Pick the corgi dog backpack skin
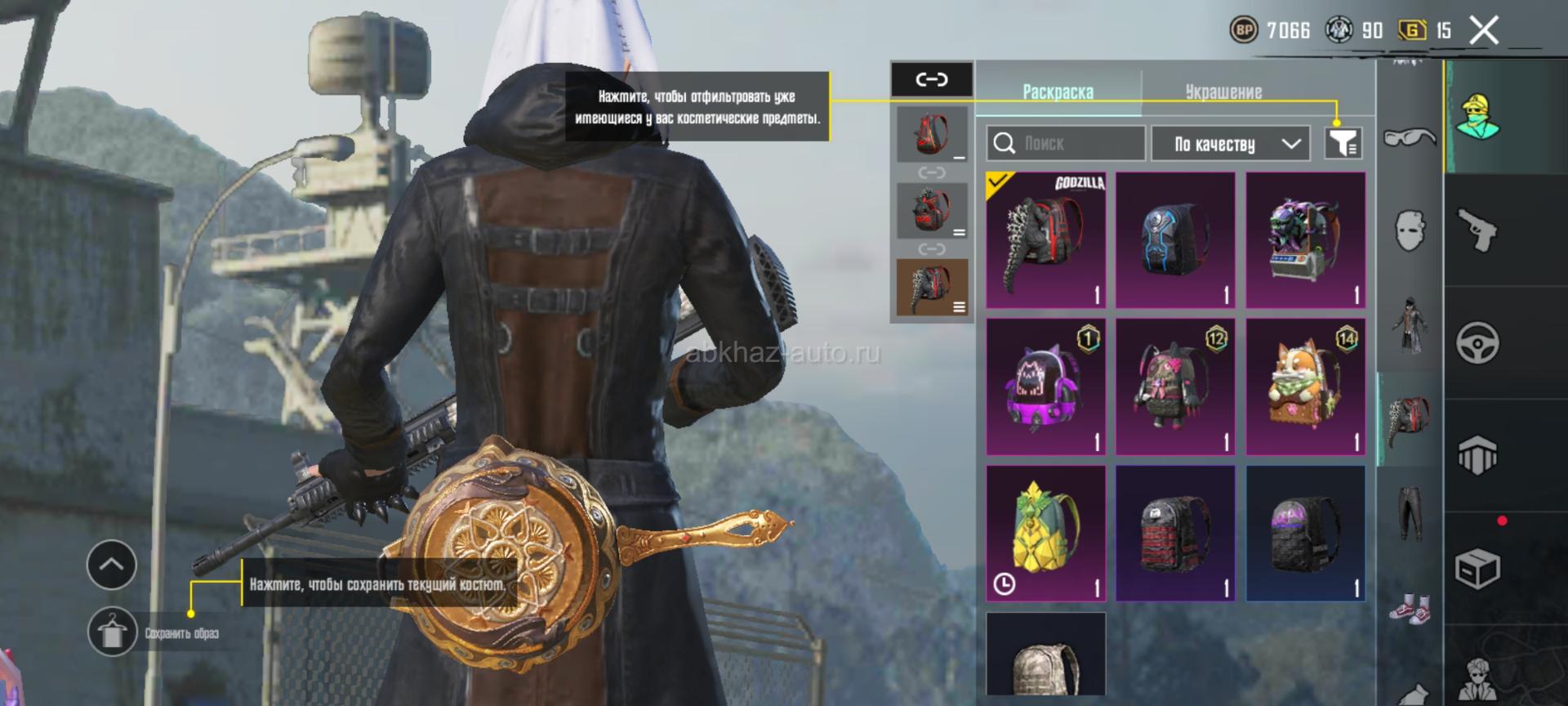This screenshot has height=706, width=1568. coord(1305,387)
